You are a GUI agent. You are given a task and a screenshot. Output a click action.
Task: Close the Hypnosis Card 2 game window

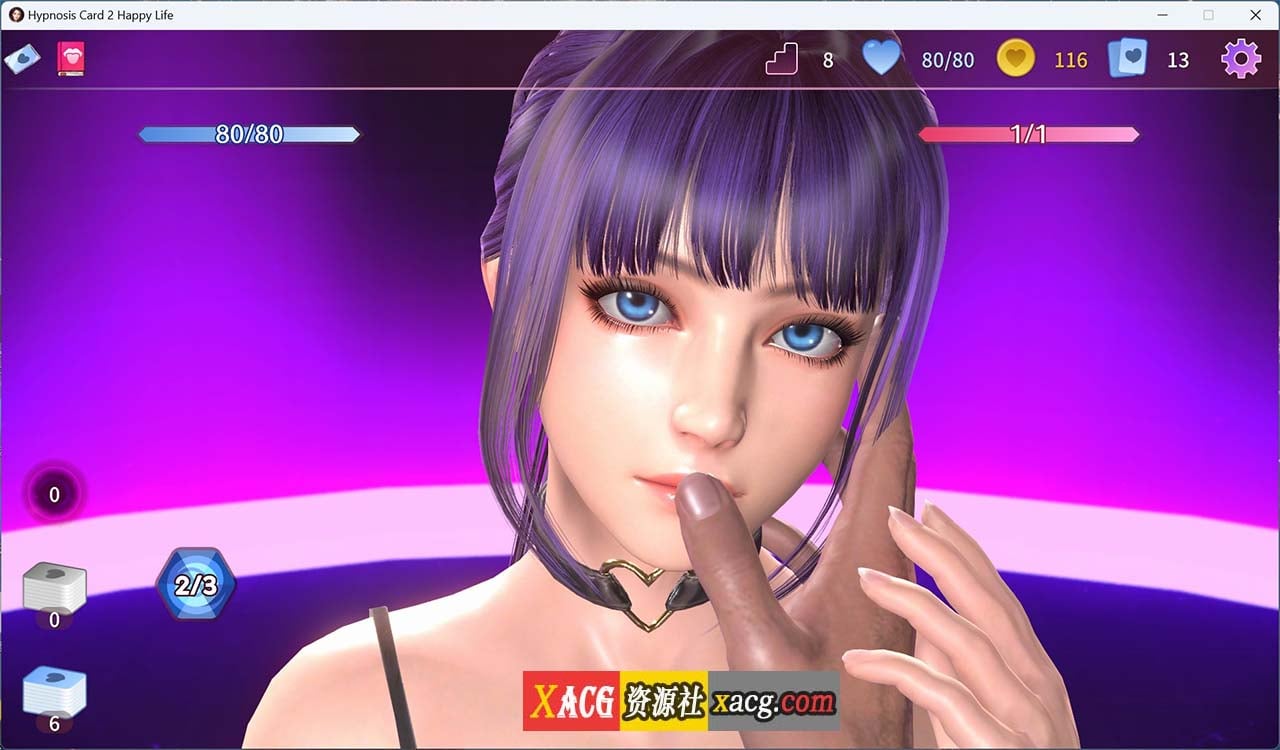[1255, 15]
